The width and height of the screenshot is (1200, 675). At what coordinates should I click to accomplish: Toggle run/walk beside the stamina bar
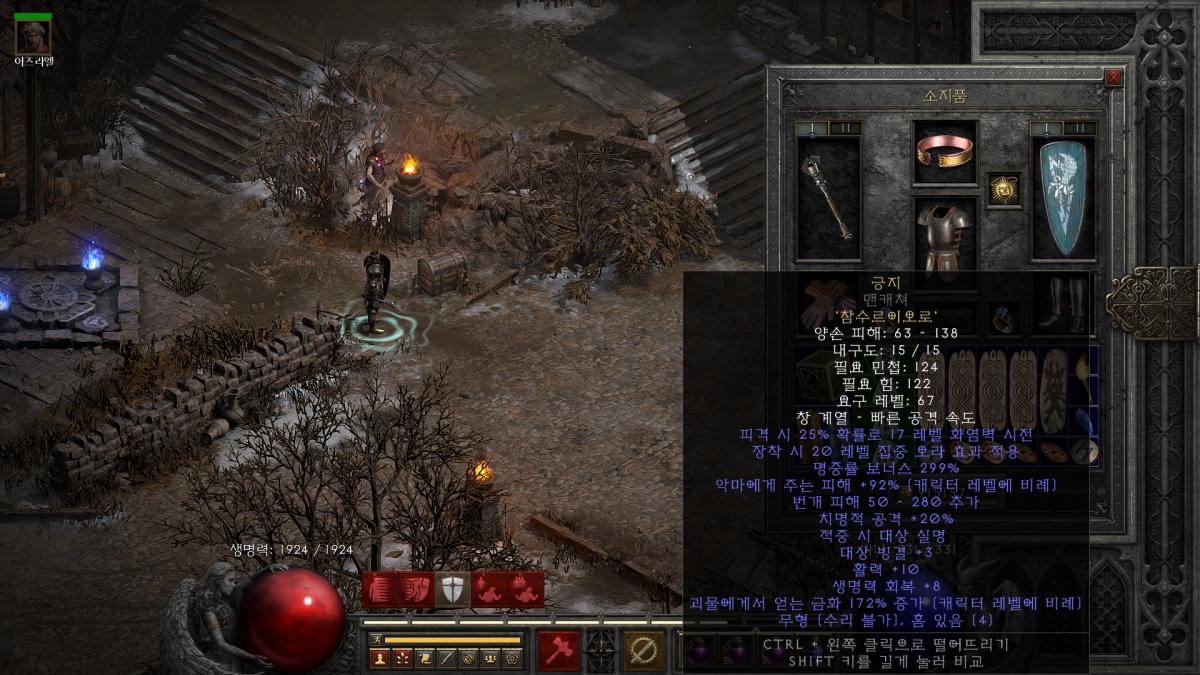(x=377, y=639)
